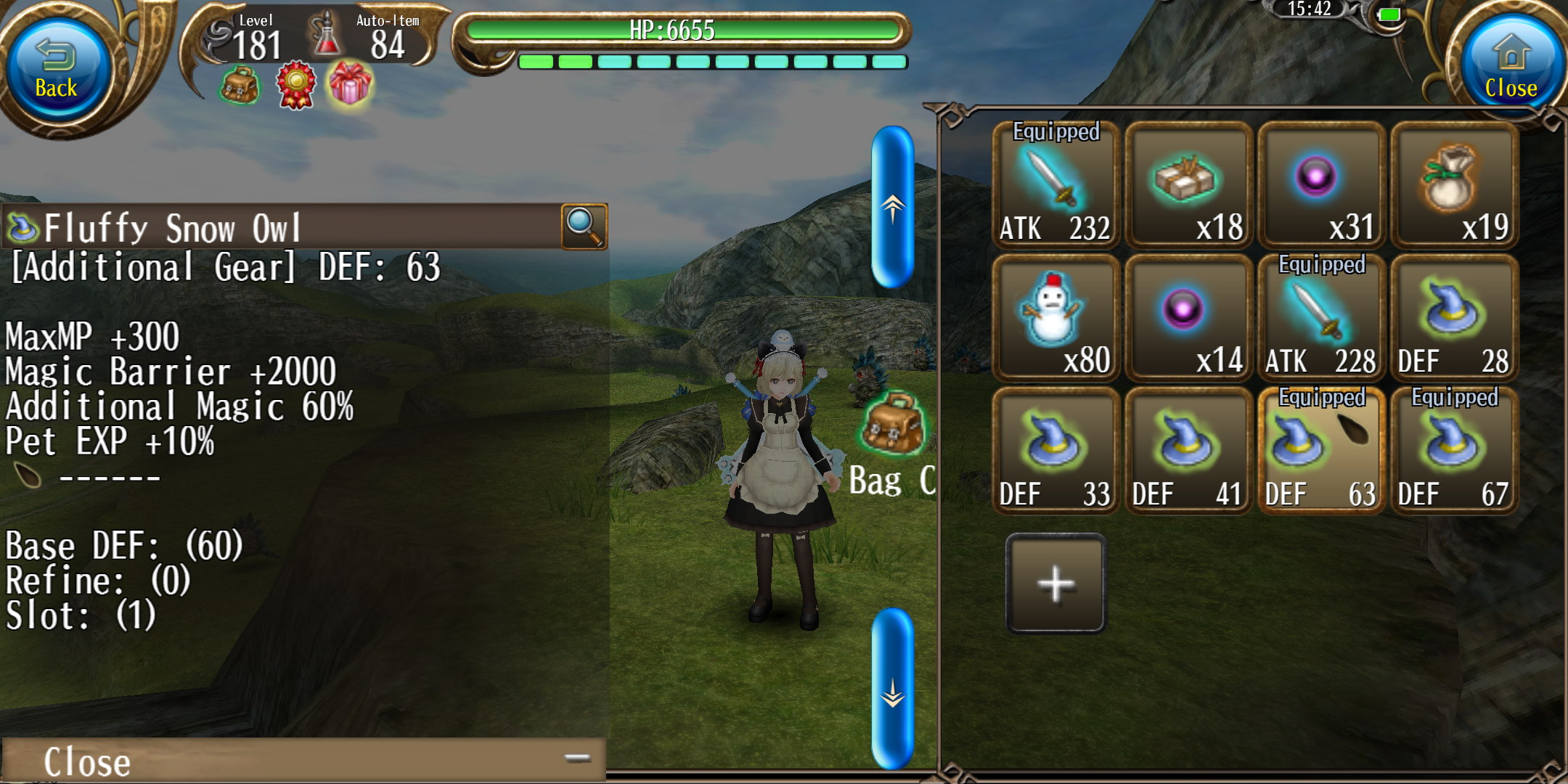The height and width of the screenshot is (784, 1568).
Task: Select the wrapped parcel x18 slot
Action: pos(1188,186)
